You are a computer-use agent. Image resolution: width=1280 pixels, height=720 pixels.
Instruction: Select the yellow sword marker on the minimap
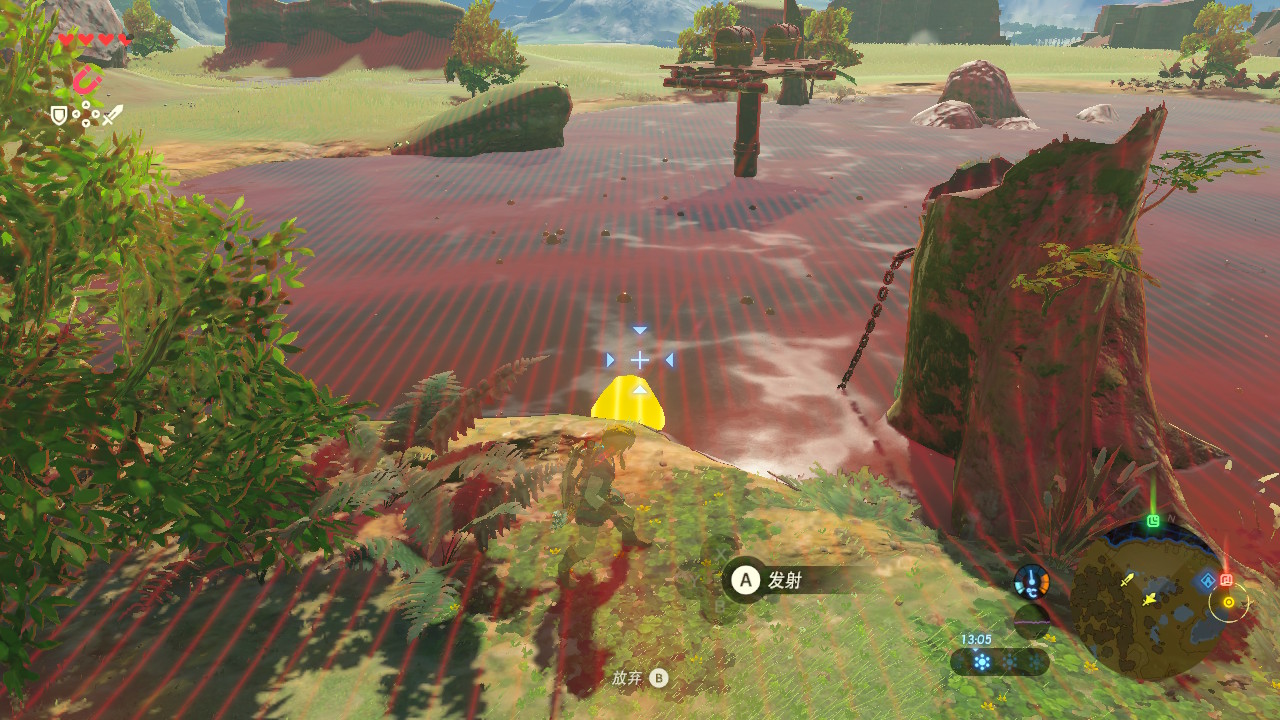(x=1127, y=580)
